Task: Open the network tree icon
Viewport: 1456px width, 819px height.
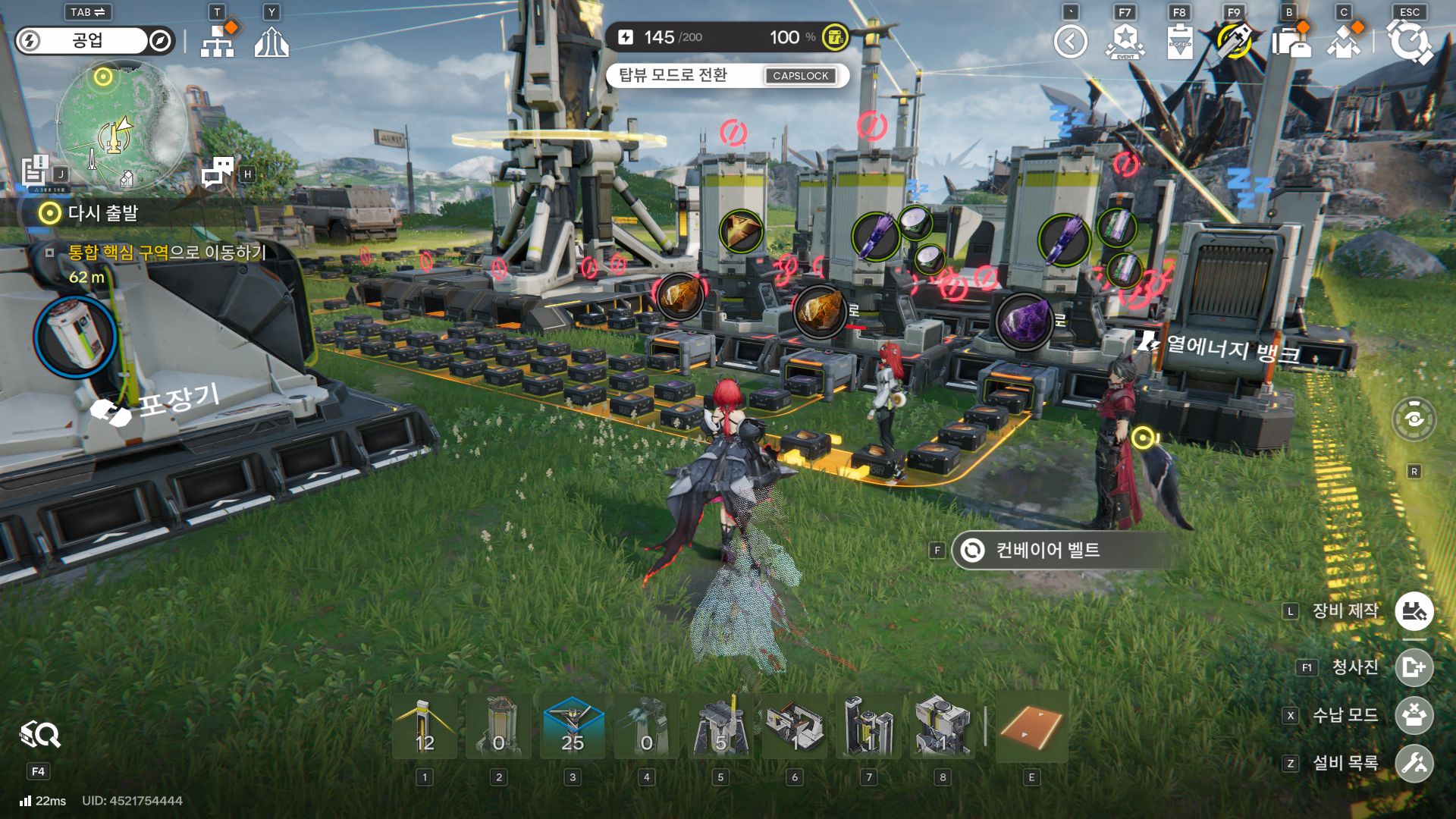Action: (218, 42)
